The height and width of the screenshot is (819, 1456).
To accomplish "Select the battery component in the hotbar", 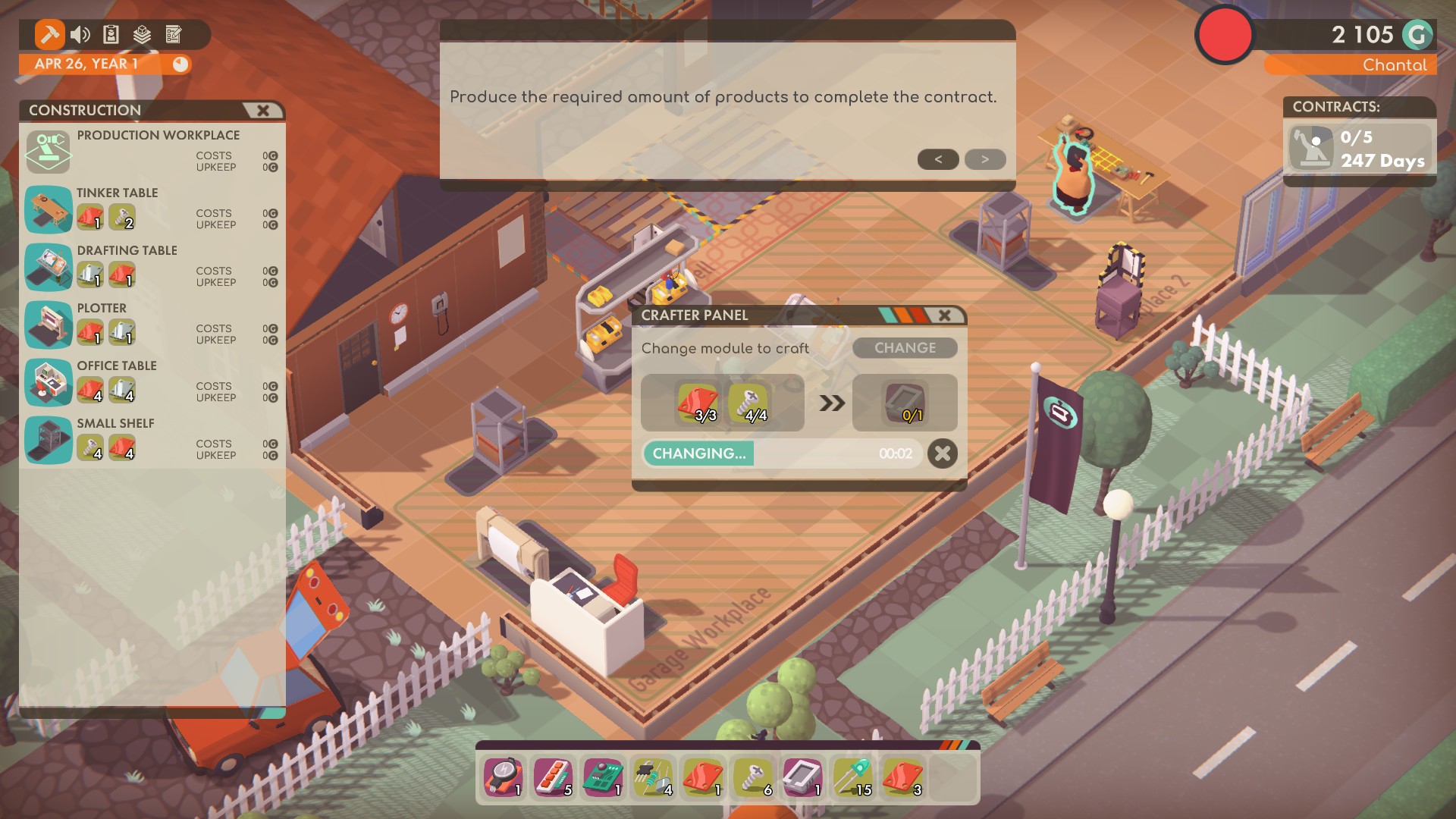I will pyautogui.click(x=503, y=777).
